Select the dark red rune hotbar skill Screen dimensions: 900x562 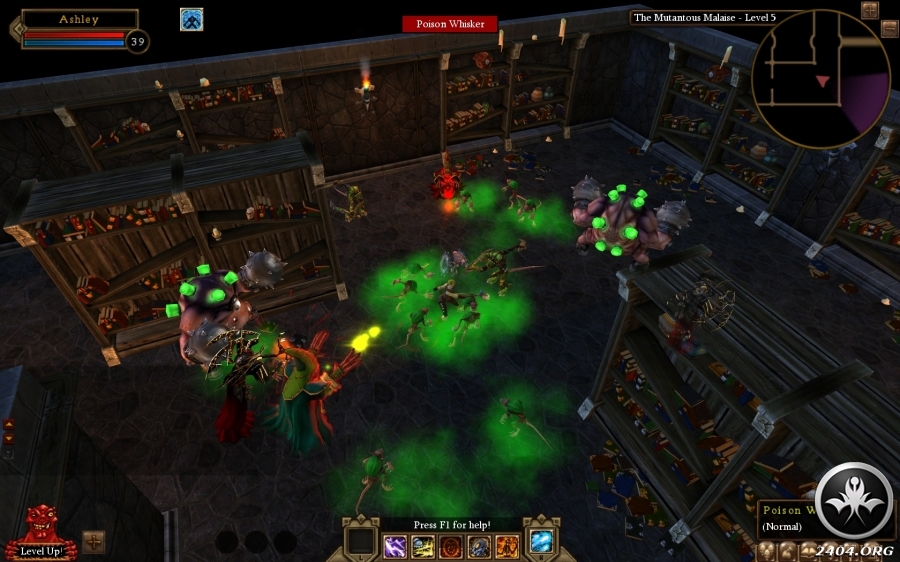point(451,546)
